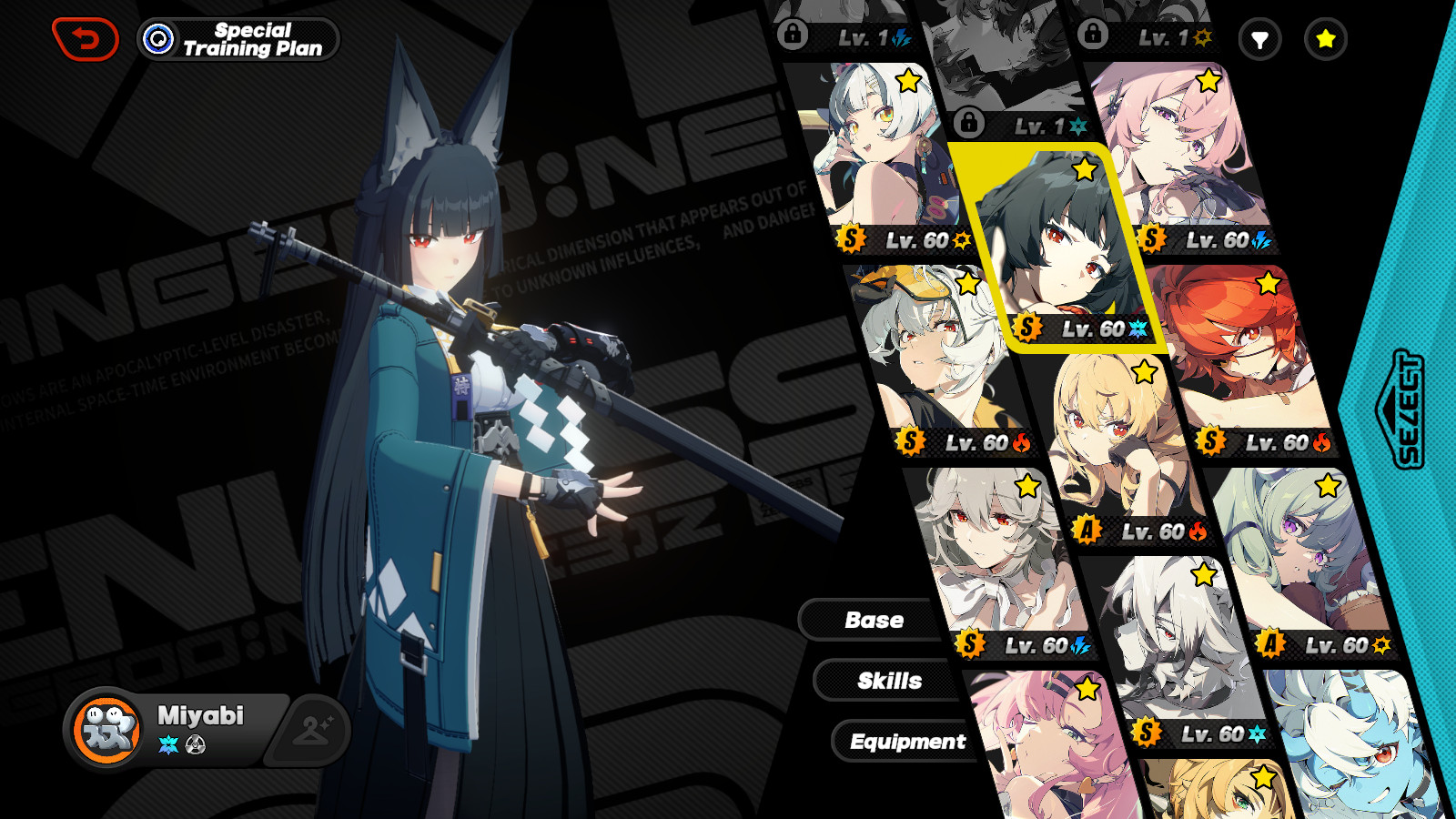
Task: Click the red back arrow button
Action: click(86, 37)
